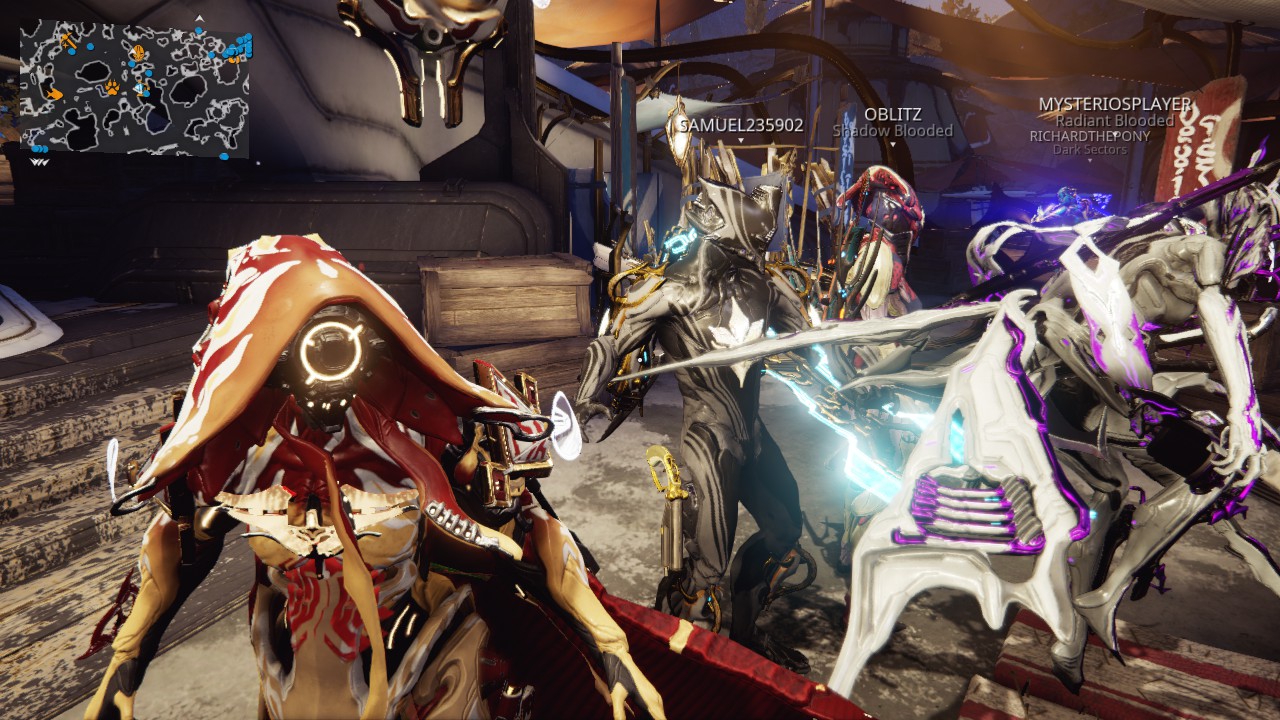Select the SAMUEL235902 player name tag
The image size is (1280, 720).
click(x=741, y=125)
